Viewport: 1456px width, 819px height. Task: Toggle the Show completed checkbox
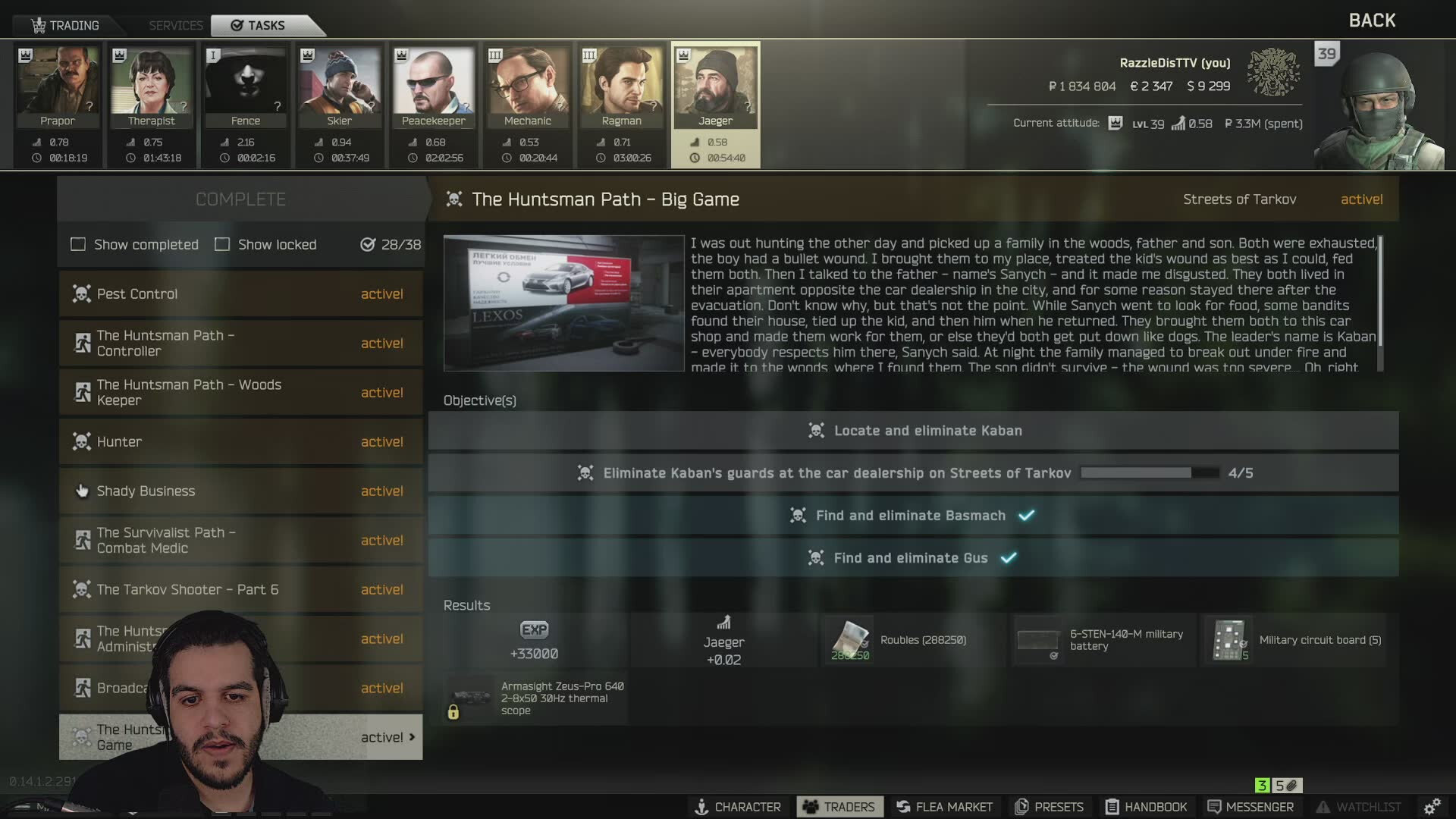tap(78, 244)
